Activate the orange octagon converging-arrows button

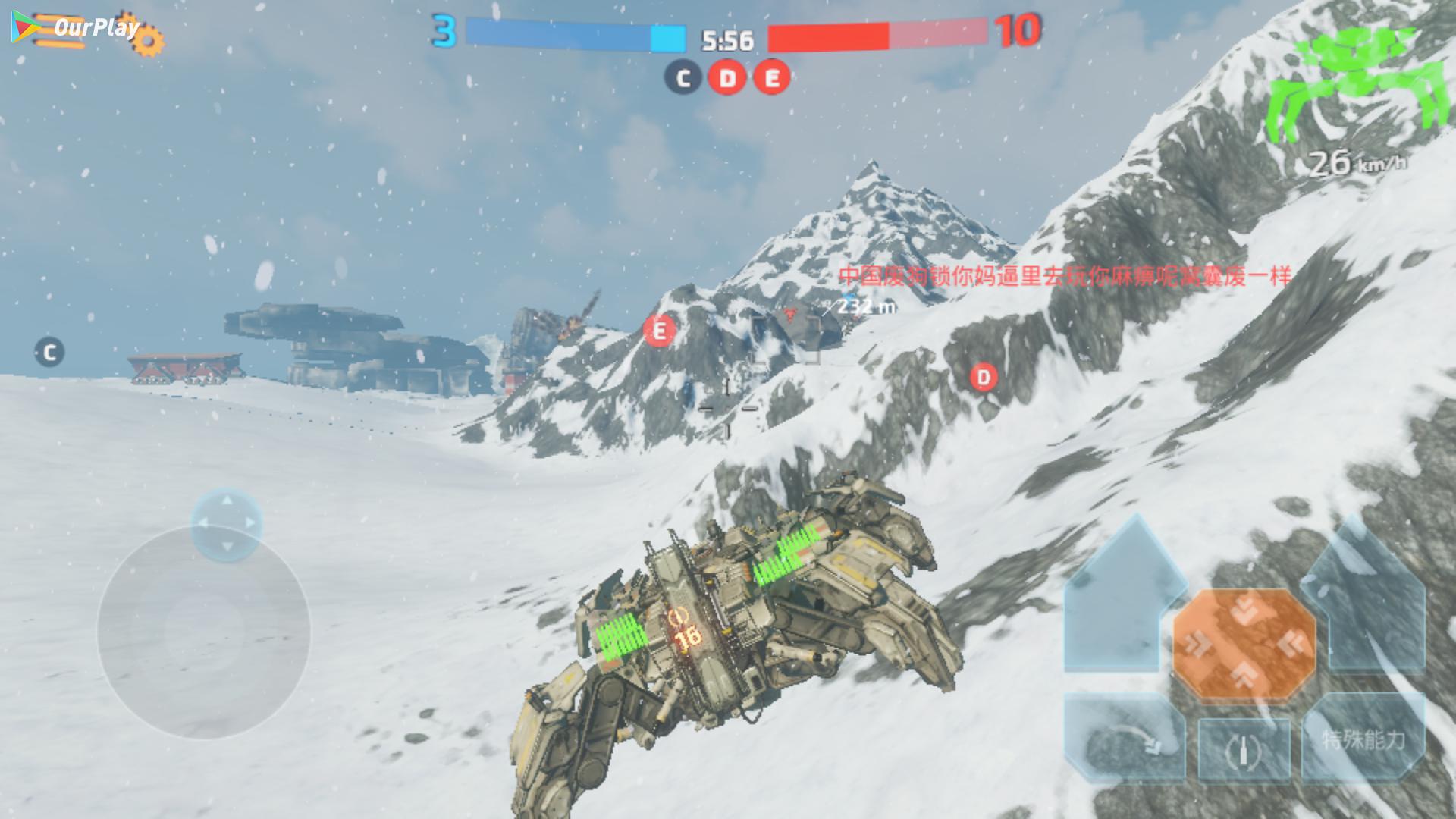point(1244,645)
